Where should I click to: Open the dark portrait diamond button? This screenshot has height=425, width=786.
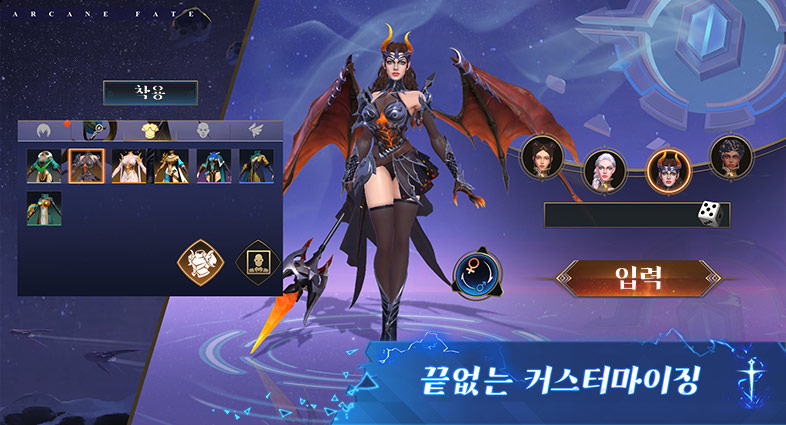coord(254,262)
